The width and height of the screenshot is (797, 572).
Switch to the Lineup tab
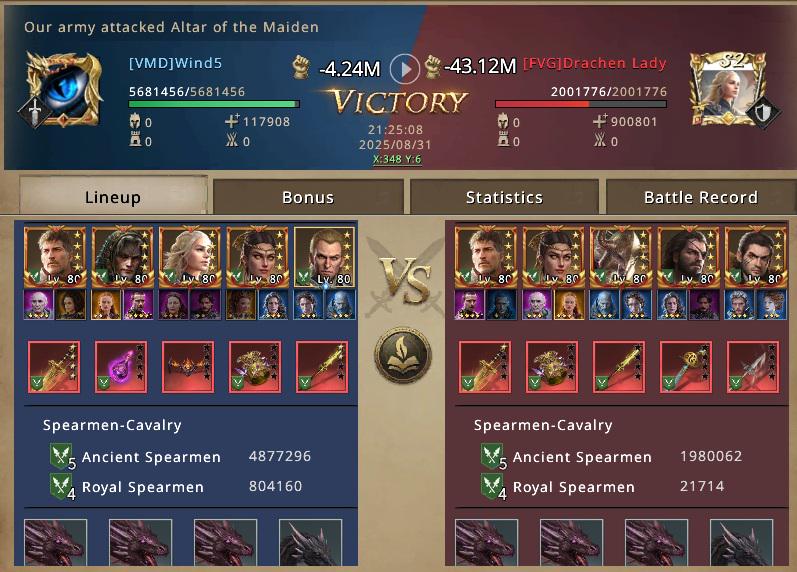tap(113, 197)
